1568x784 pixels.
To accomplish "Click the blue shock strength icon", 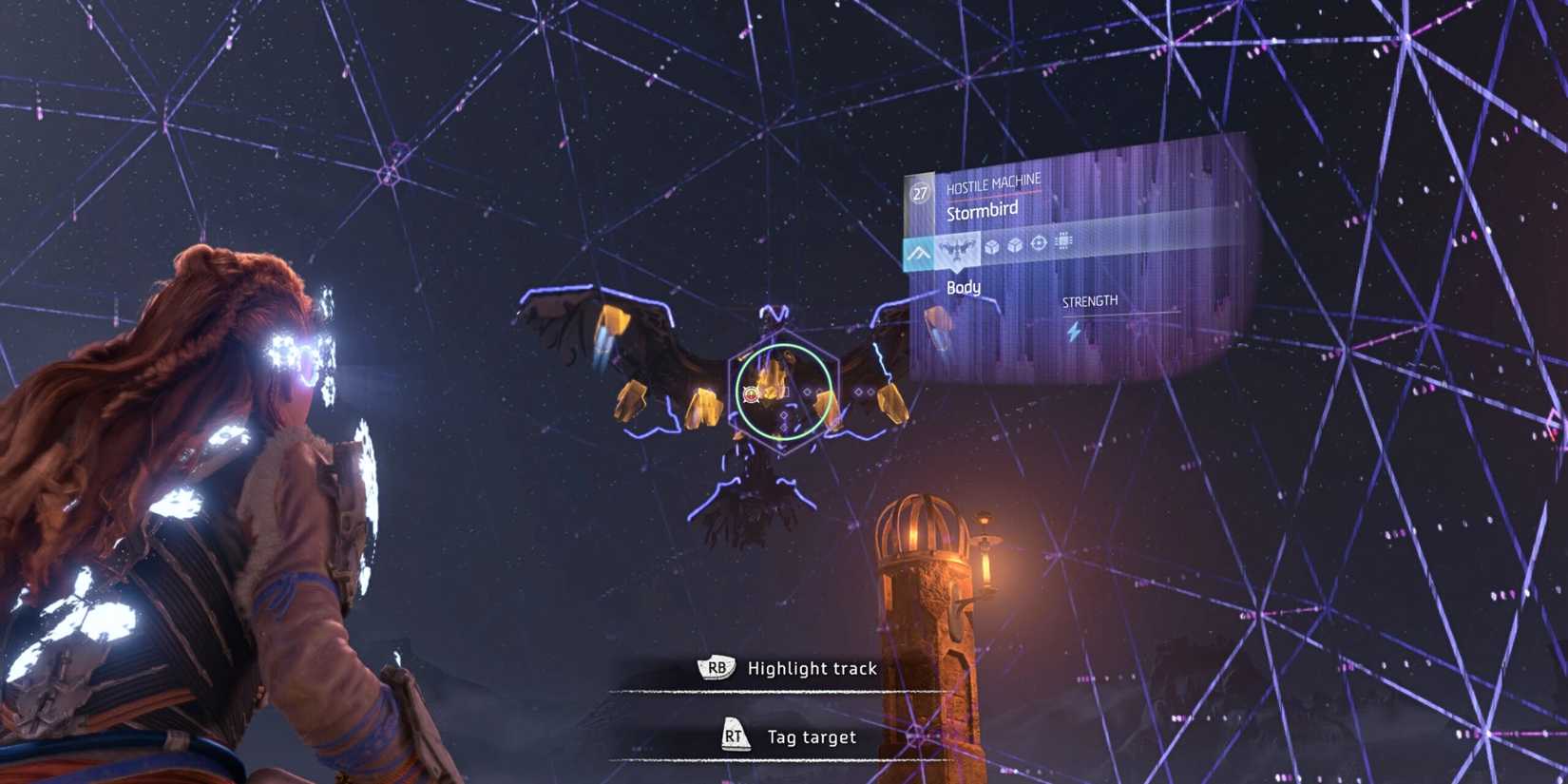I will (x=1073, y=332).
